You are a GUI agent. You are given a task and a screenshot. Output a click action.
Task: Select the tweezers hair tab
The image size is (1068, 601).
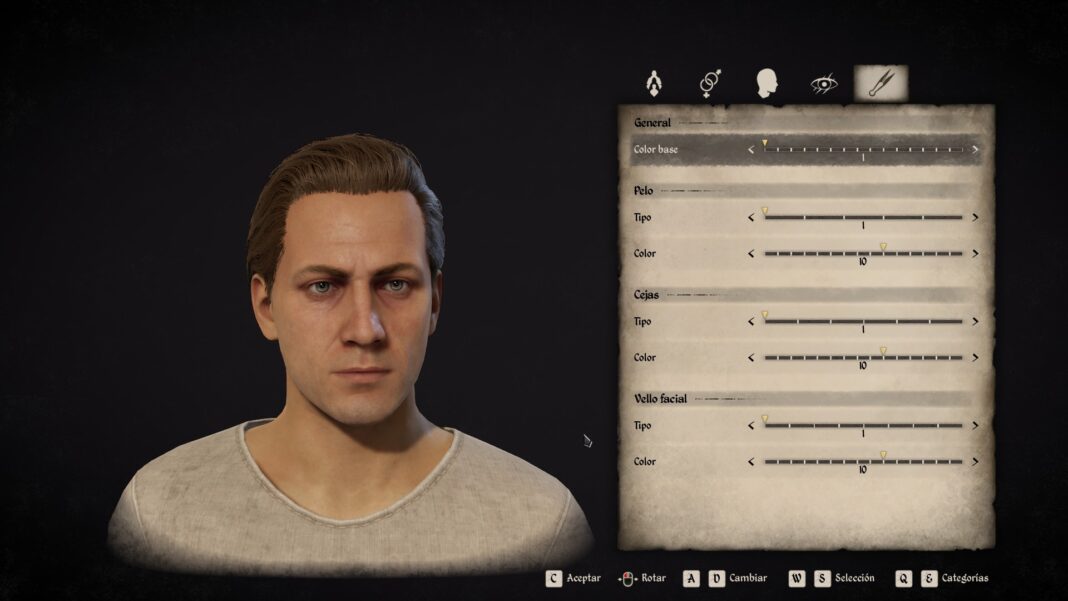(881, 82)
